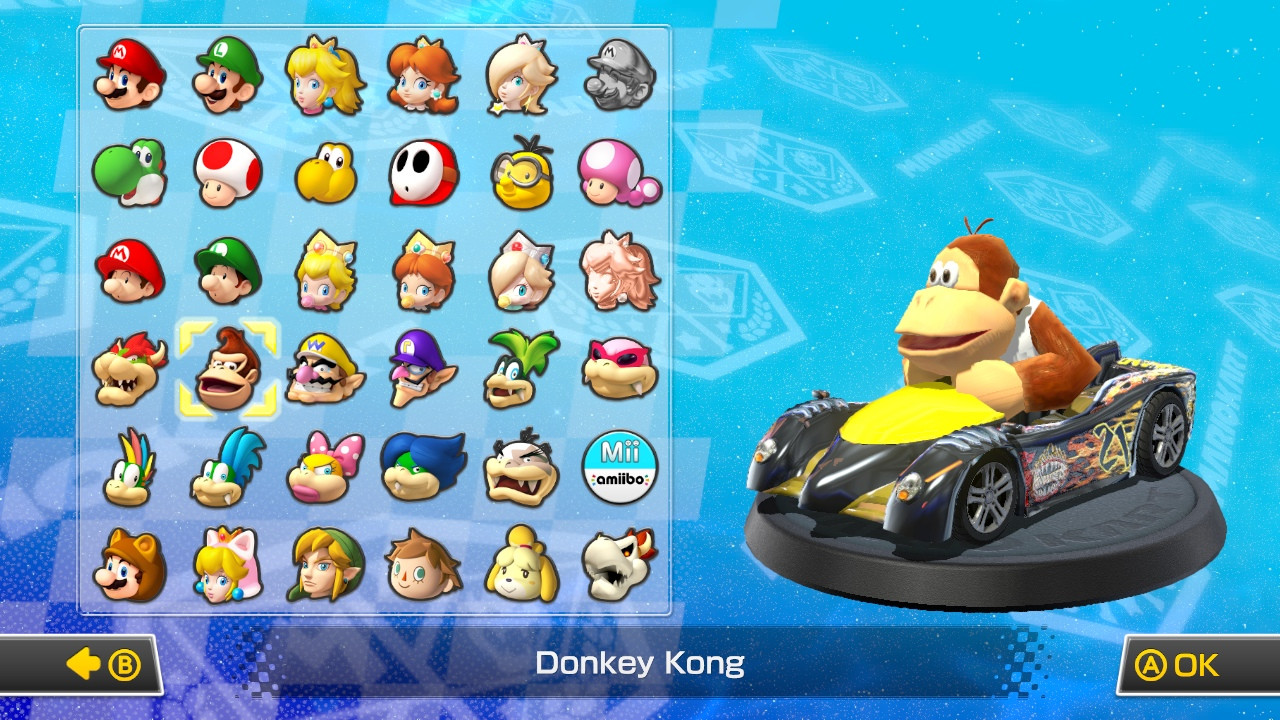Choose Bowser from the character grid

[128, 369]
